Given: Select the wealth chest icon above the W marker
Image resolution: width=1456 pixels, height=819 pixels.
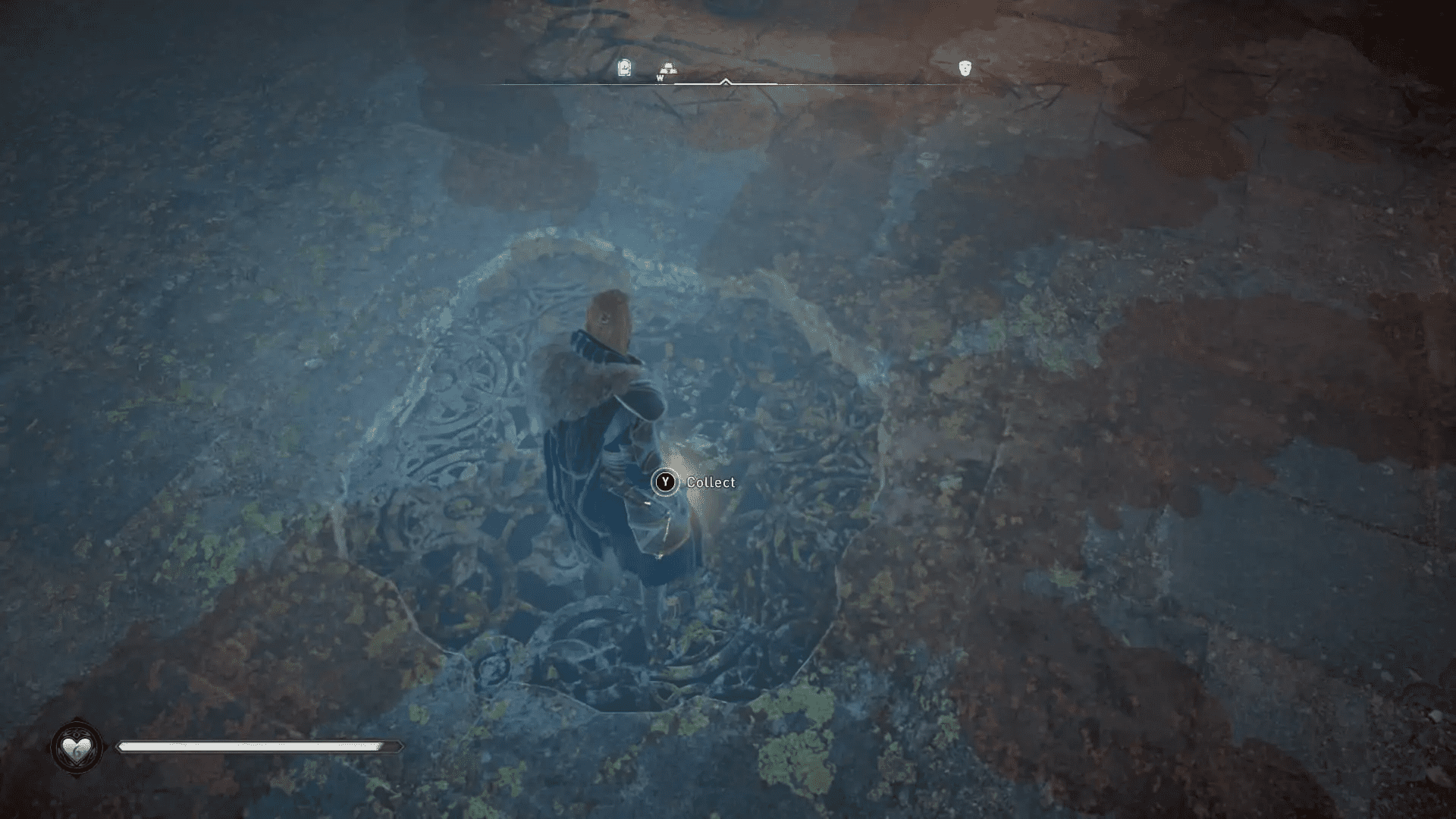Looking at the screenshot, I should (669, 66).
